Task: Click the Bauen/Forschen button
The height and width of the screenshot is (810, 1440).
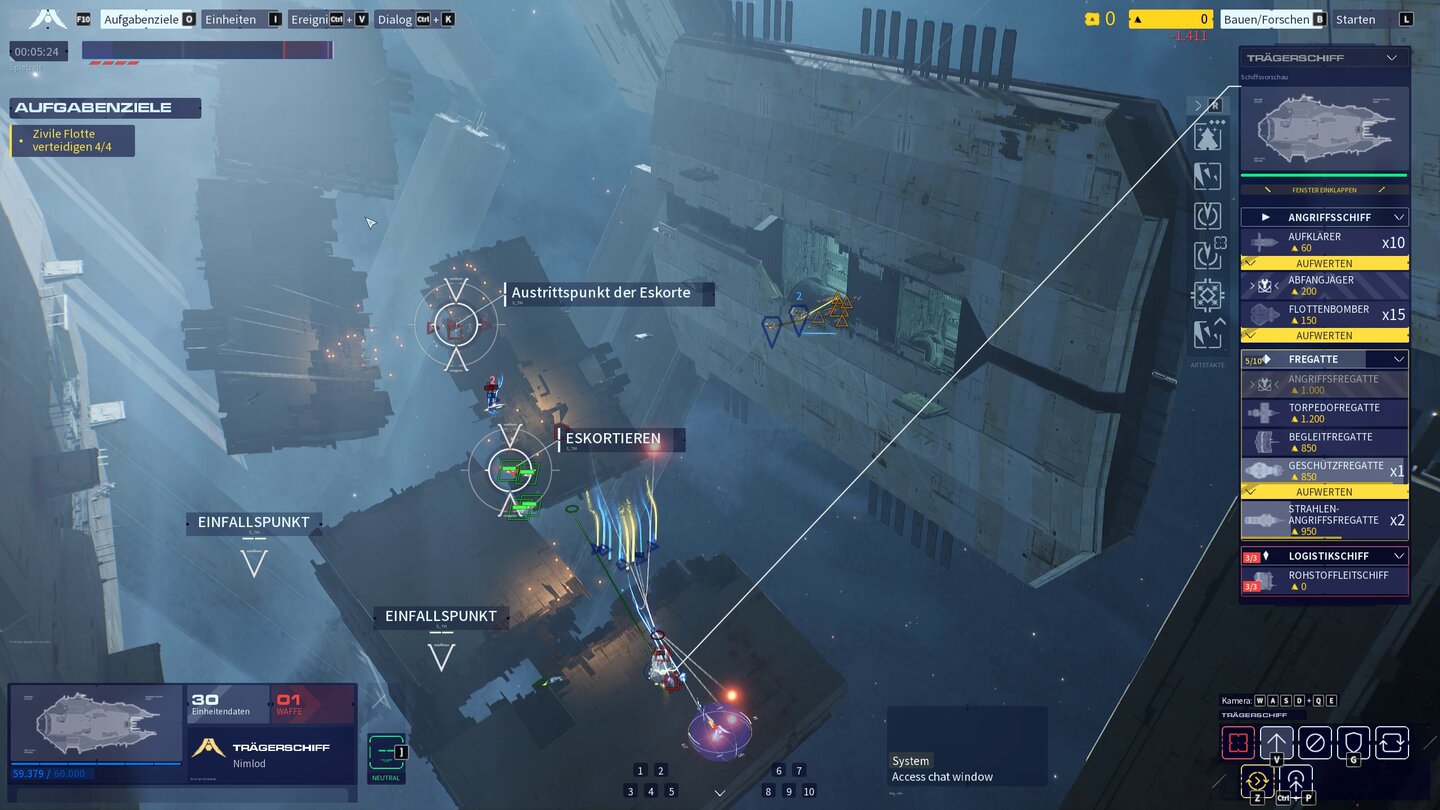Action: click(1272, 18)
